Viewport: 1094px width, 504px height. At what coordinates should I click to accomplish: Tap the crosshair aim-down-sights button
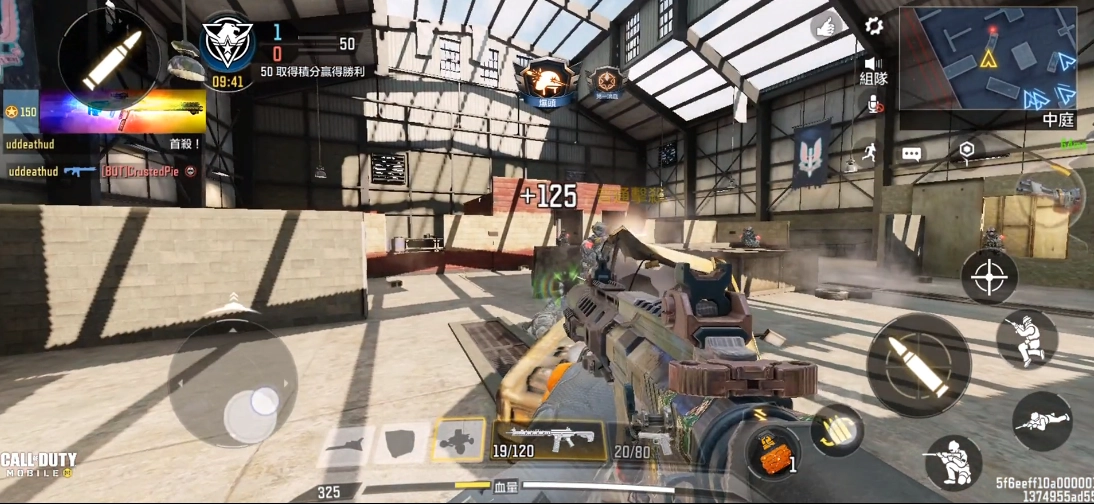(989, 276)
